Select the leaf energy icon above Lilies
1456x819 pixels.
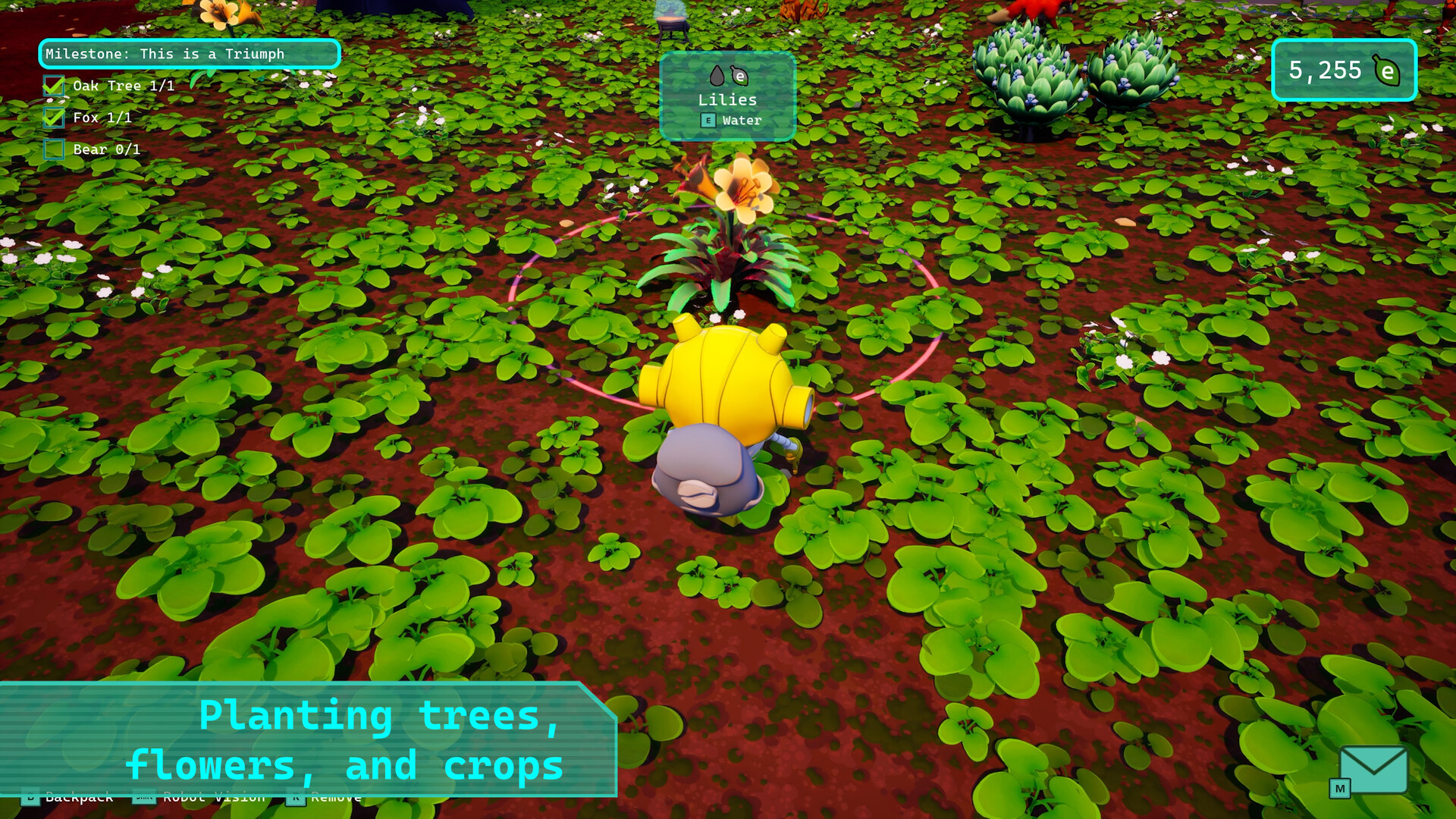(x=740, y=76)
